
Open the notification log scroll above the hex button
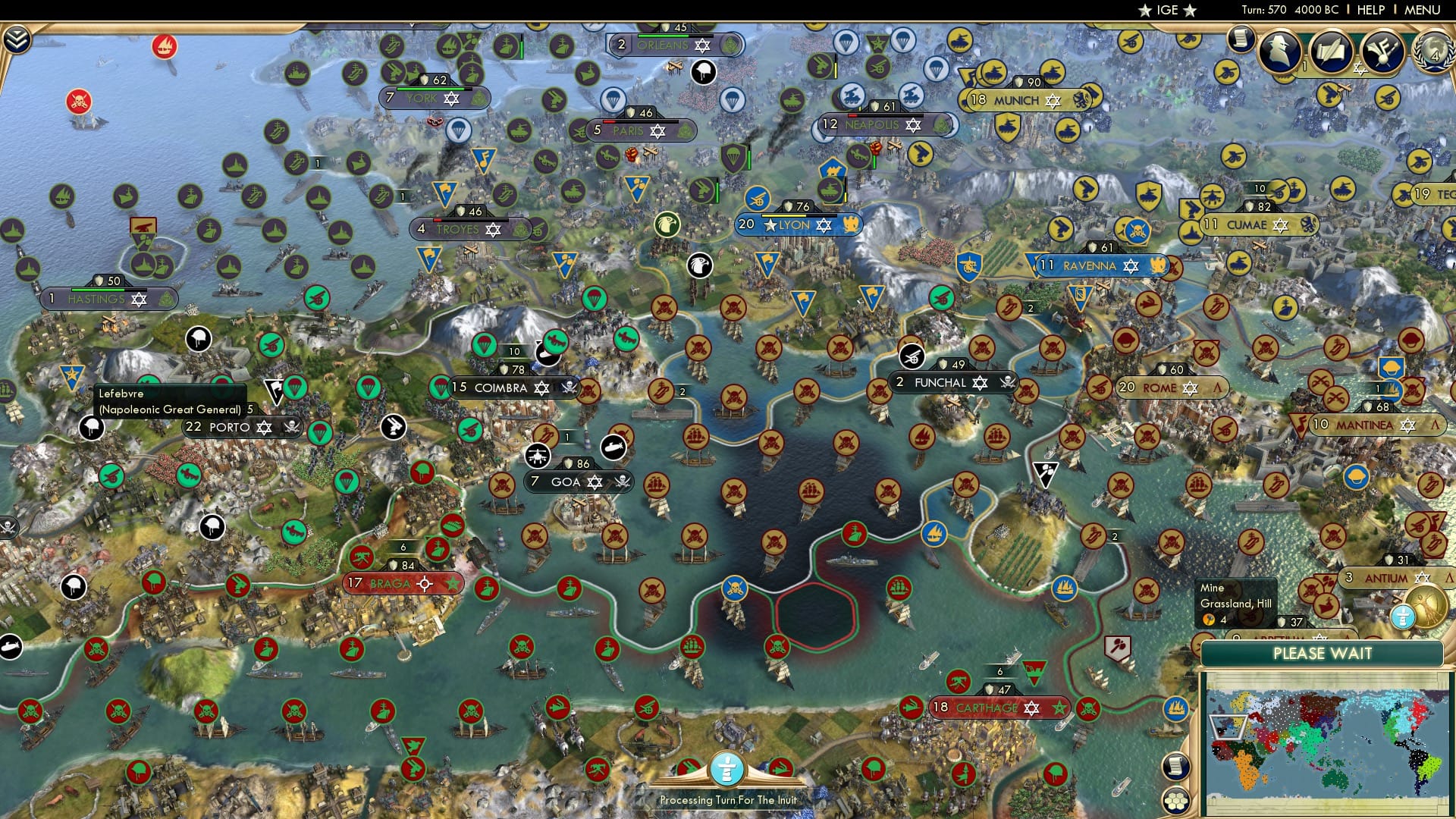[x=1176, y=767]
